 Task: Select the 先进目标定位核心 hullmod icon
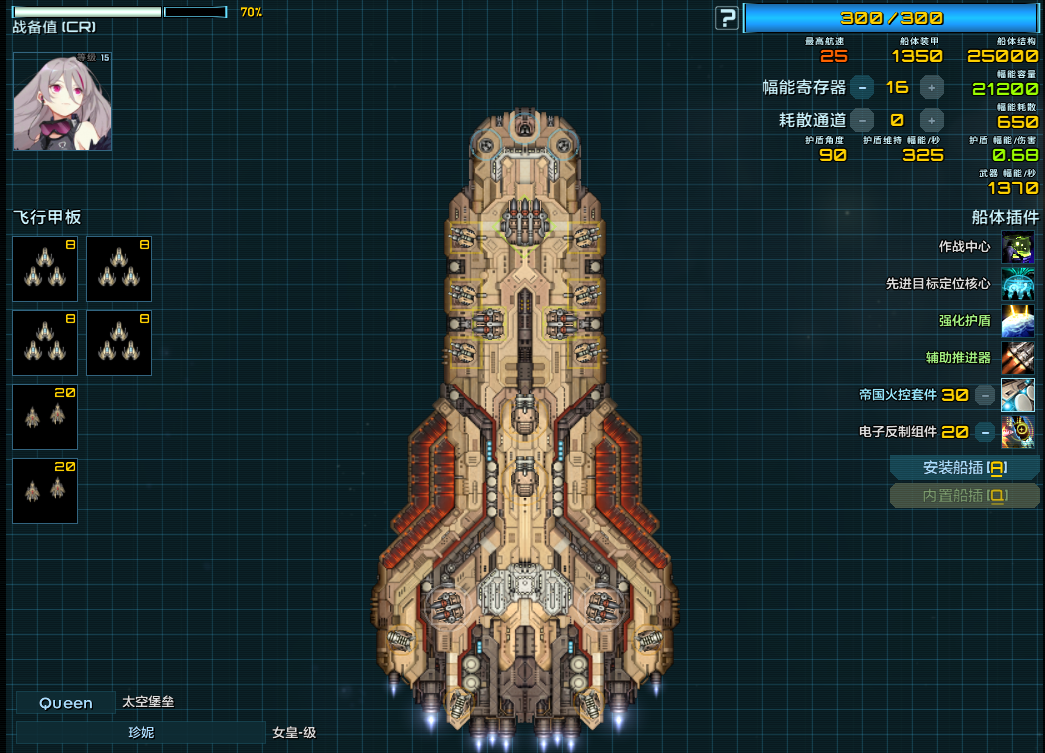click(1018, 284)
